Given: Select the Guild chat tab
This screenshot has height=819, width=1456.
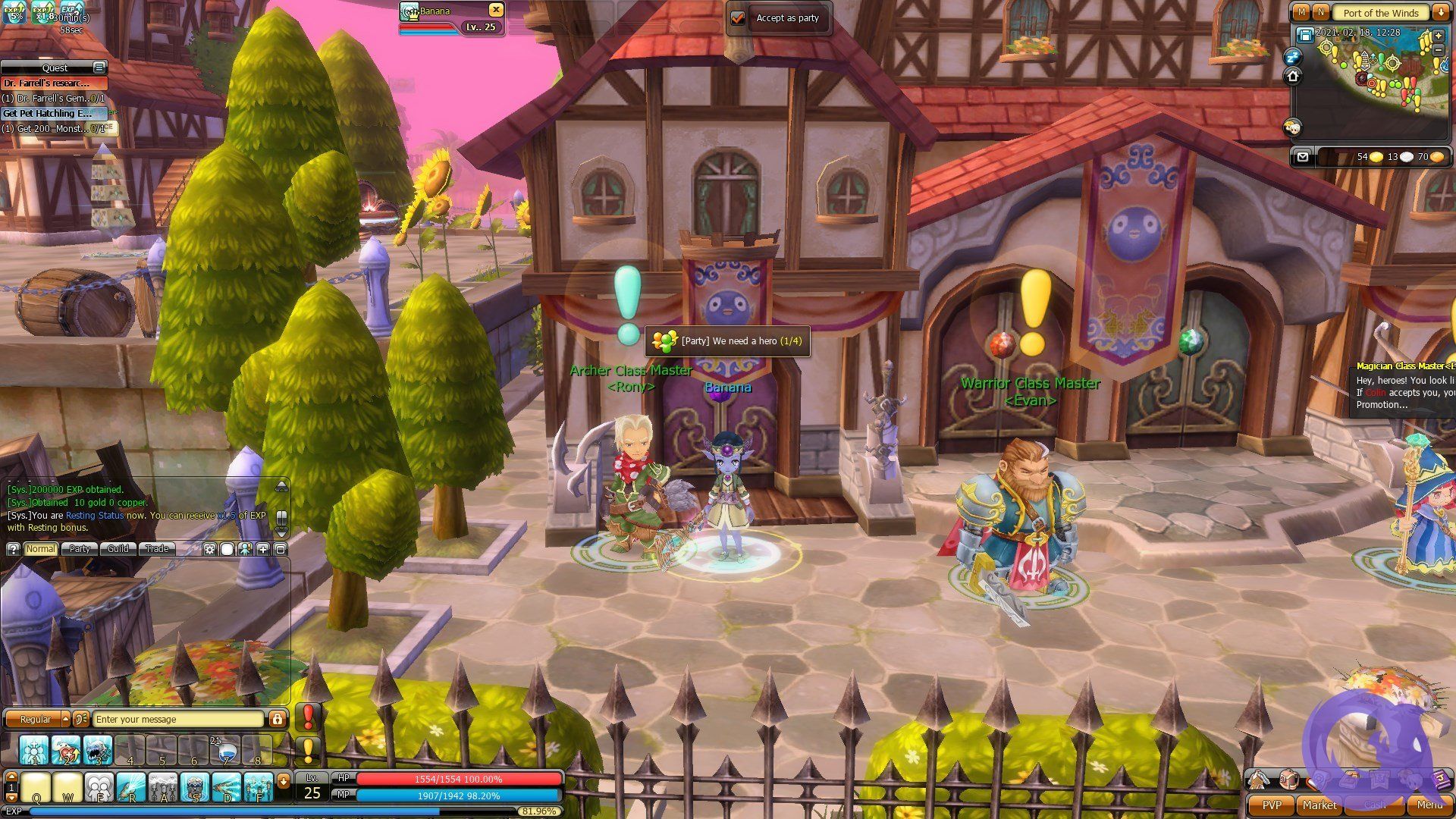Looking at the screenshot, I should click(x=118, y=549).
